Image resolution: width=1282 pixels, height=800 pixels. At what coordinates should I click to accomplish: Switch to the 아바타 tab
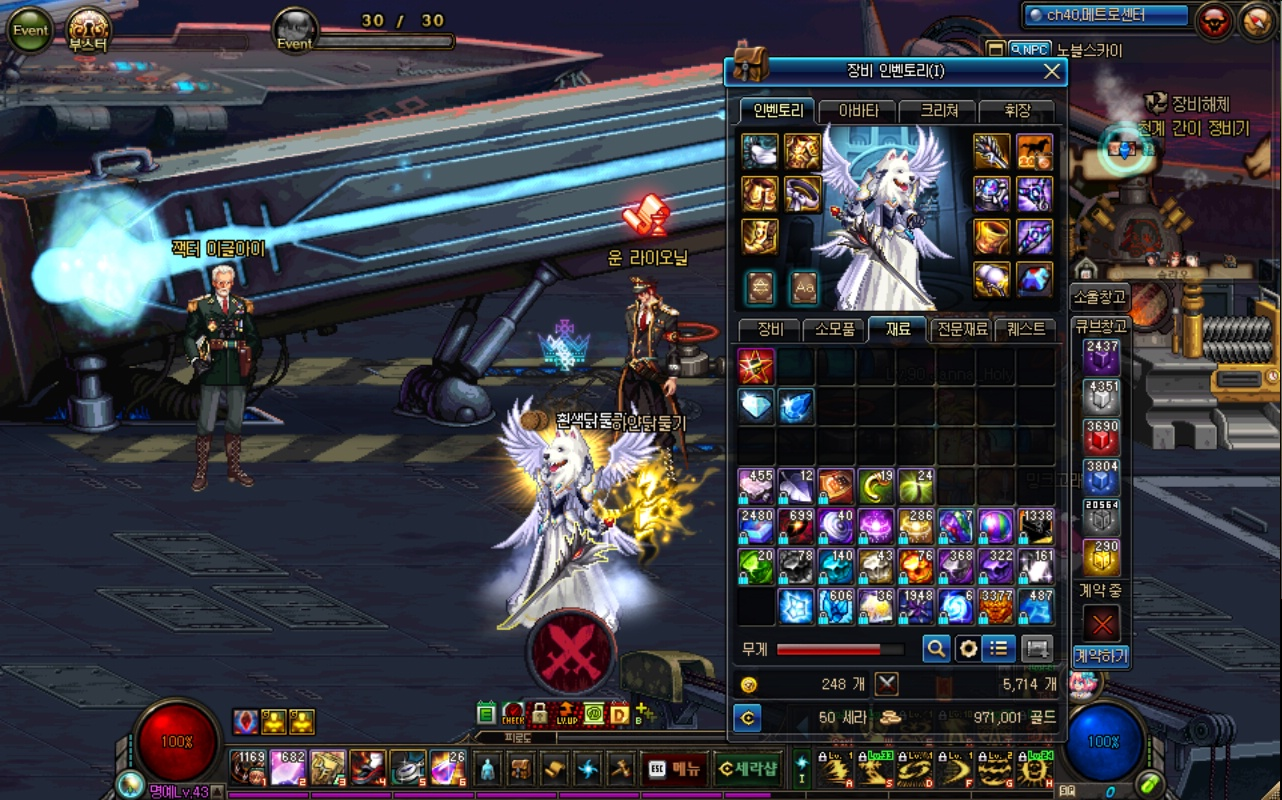[x=857, y=110]
